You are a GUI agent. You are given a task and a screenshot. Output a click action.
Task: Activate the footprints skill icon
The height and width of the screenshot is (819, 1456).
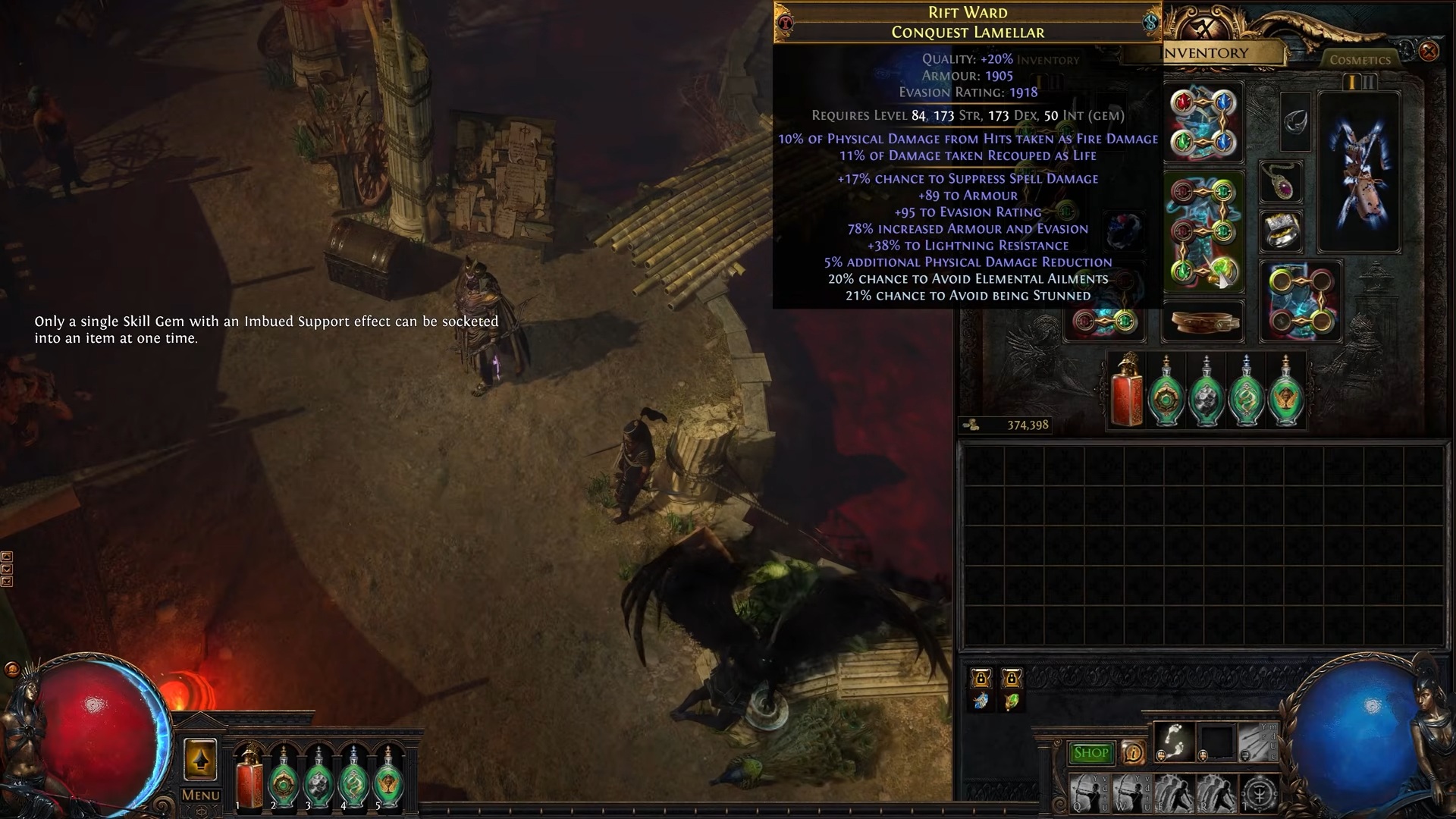coord(1174,741)
